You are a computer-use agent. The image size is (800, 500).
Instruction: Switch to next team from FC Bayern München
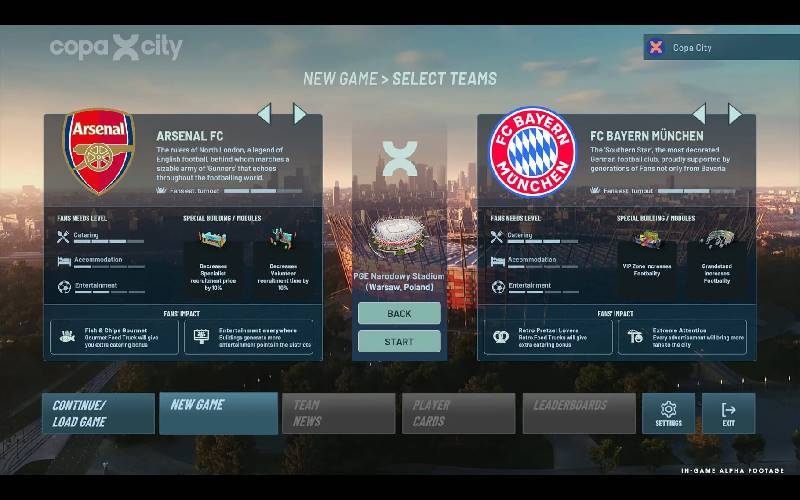[735, 113]
